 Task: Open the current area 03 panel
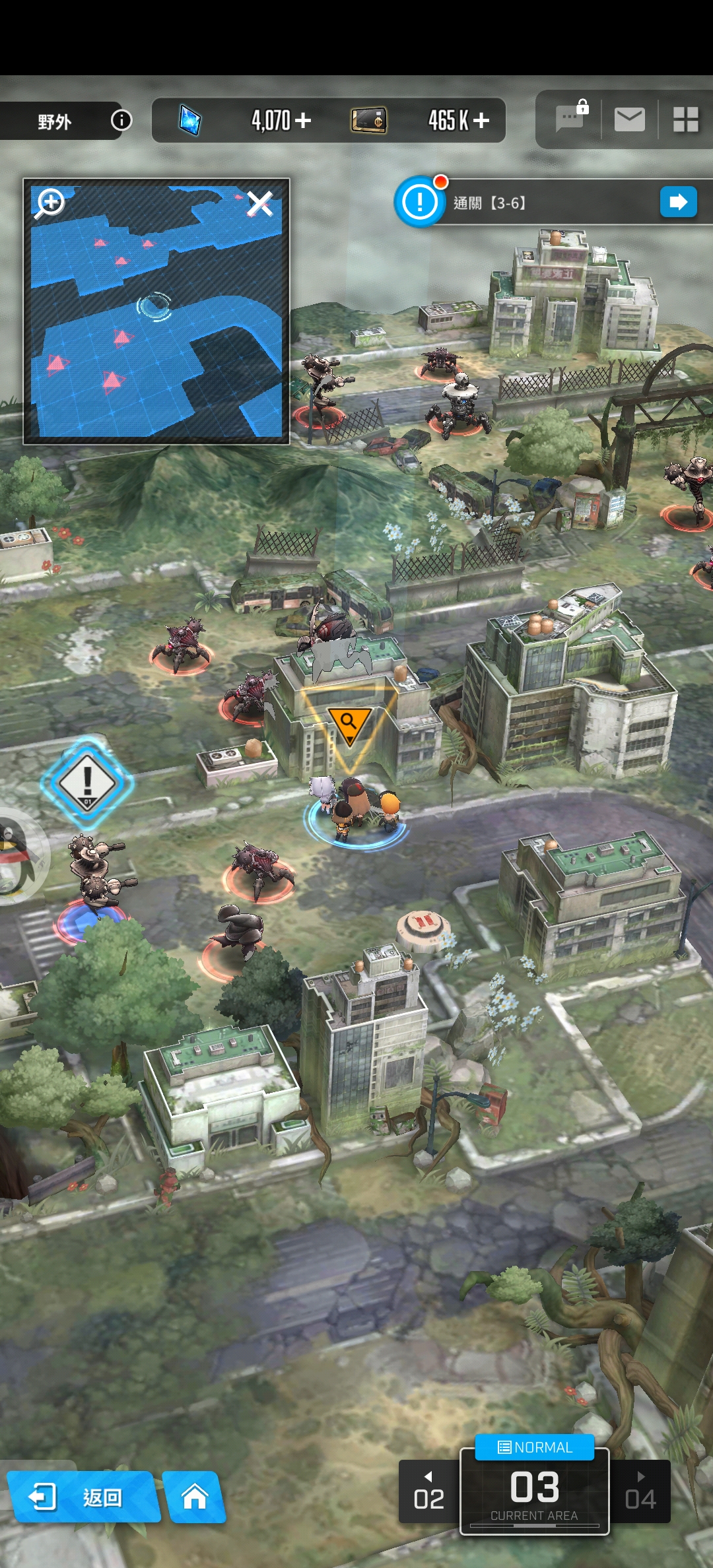[535, 1493]
